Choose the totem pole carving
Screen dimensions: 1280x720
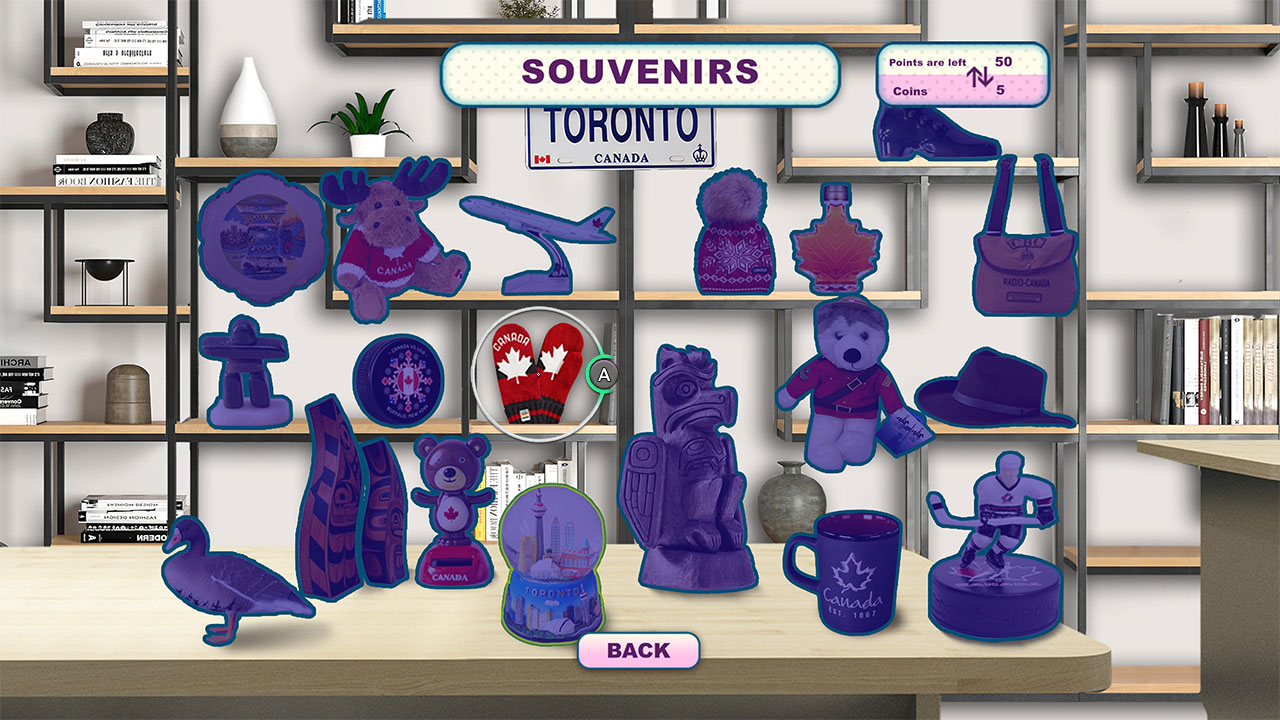pos(688,470)
